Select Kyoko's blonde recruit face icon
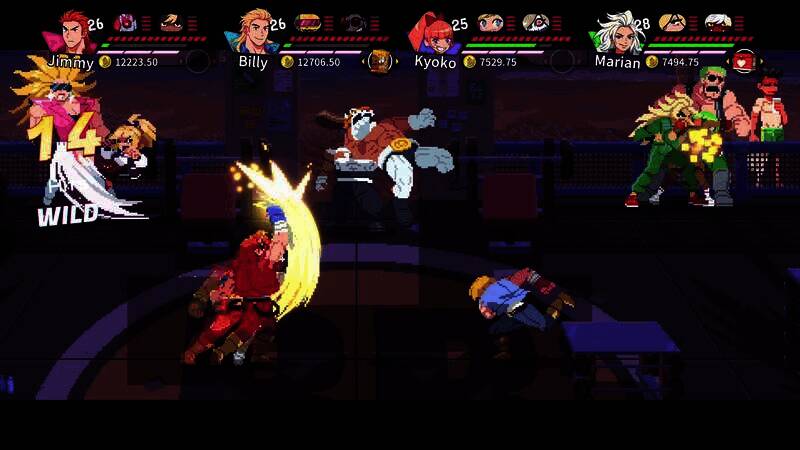Screen dimensions: 800x450 pyautogui.click(x=489, y=22)
